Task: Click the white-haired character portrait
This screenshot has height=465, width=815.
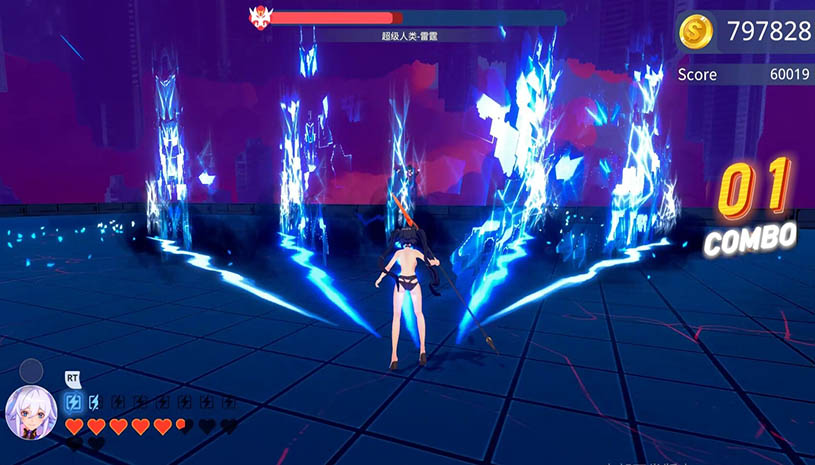Action: tap(31, 411)
